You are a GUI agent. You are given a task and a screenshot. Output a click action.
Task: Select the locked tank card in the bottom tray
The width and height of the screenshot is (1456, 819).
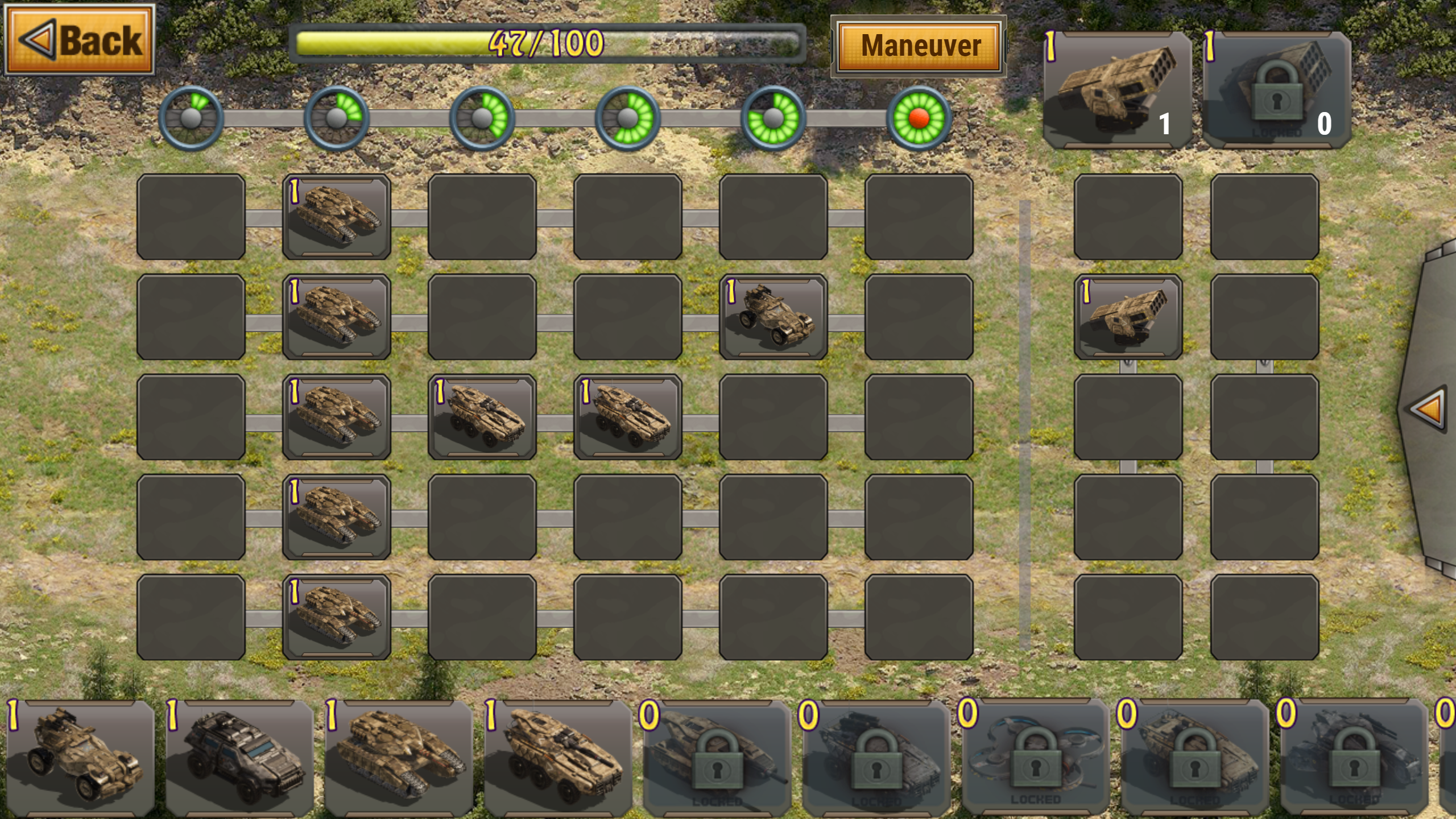click(x=714, y=756)
